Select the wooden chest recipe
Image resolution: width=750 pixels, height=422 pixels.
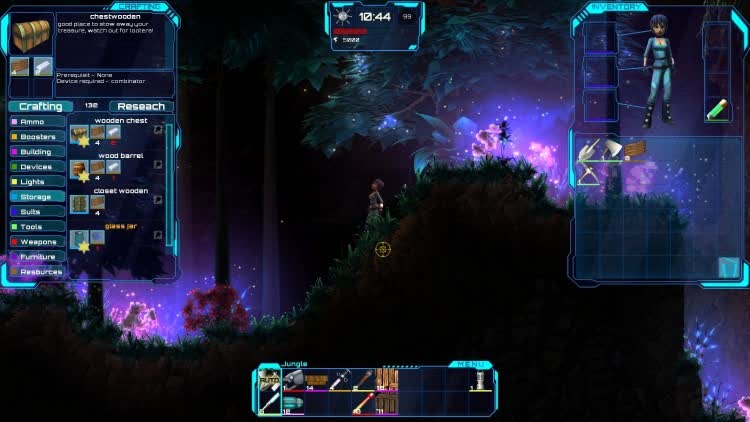coord(79,132)
